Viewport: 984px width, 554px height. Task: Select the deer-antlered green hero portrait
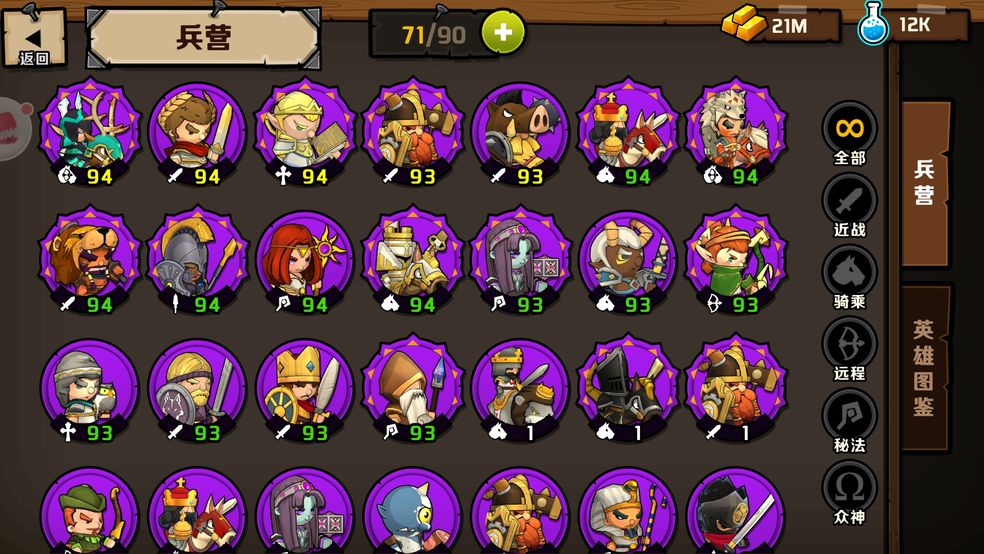(x=88, y=131)
